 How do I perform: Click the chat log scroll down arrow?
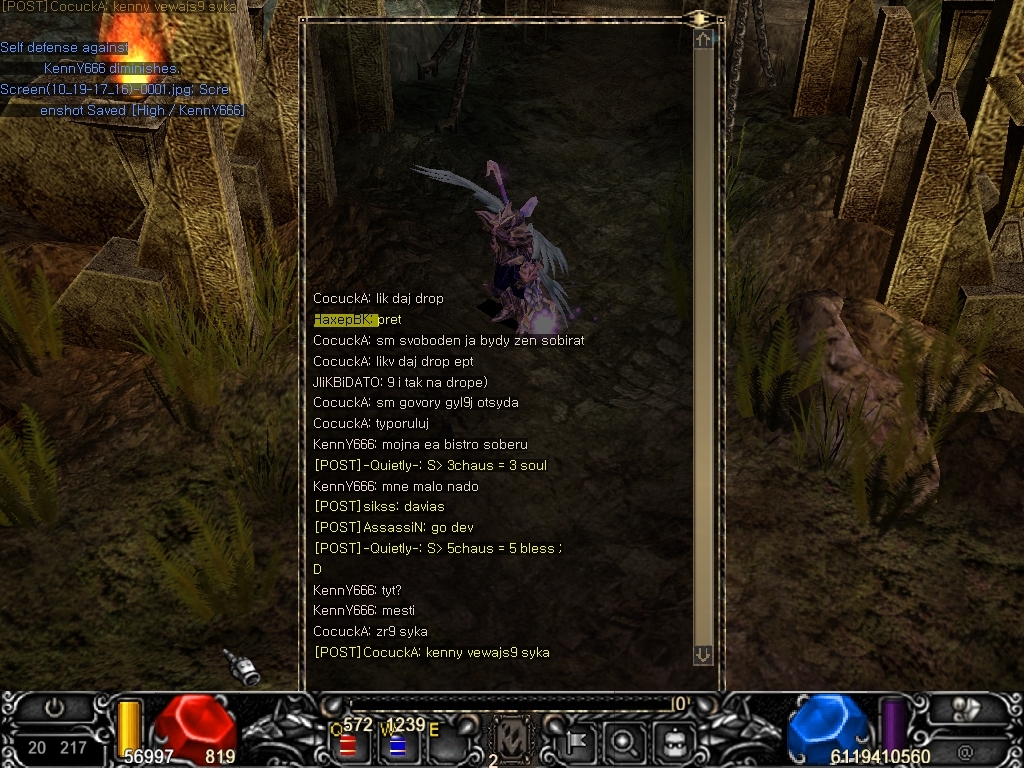(x=703, y=654)
